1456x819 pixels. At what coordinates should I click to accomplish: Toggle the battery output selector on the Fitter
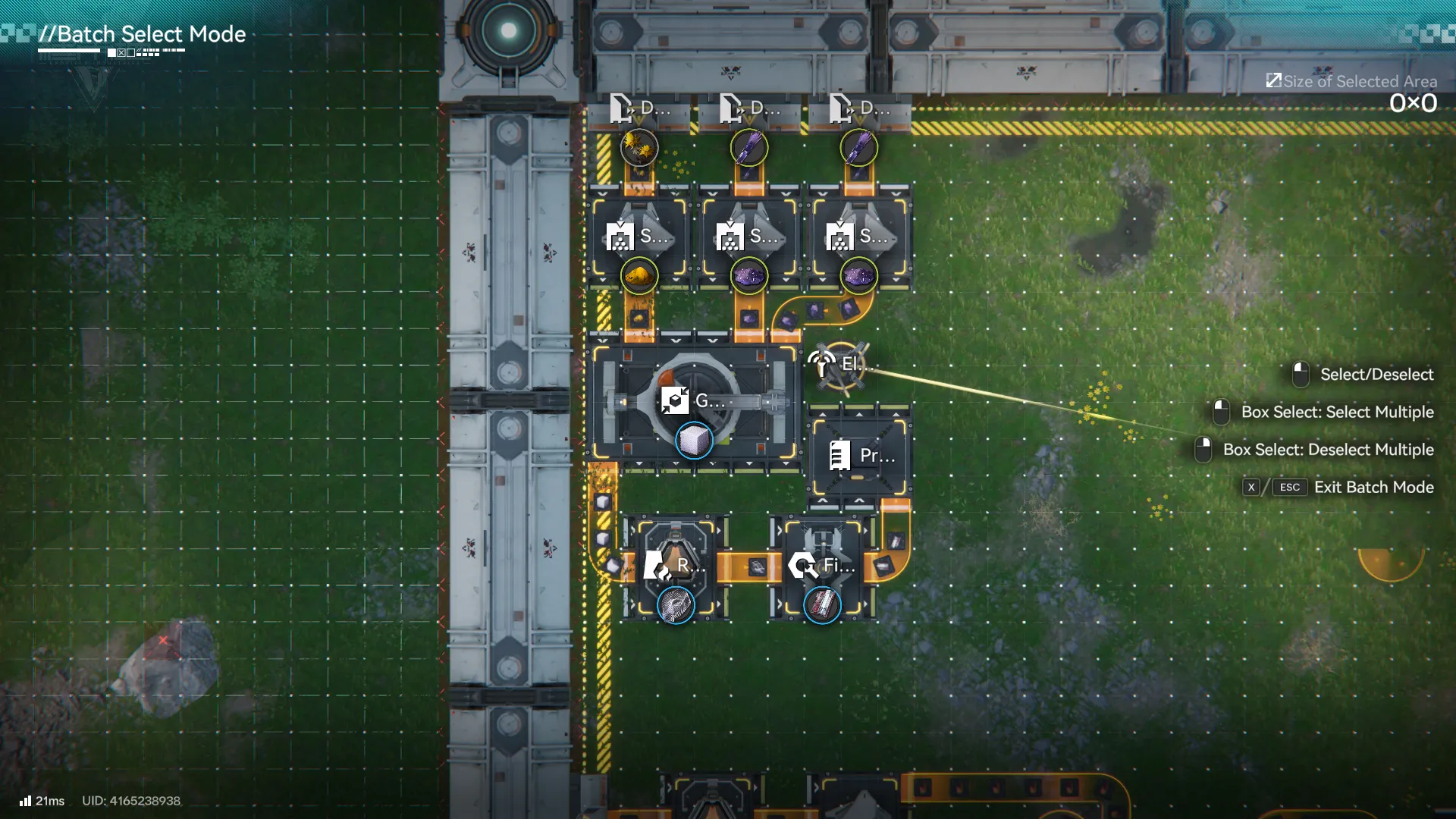821,604
